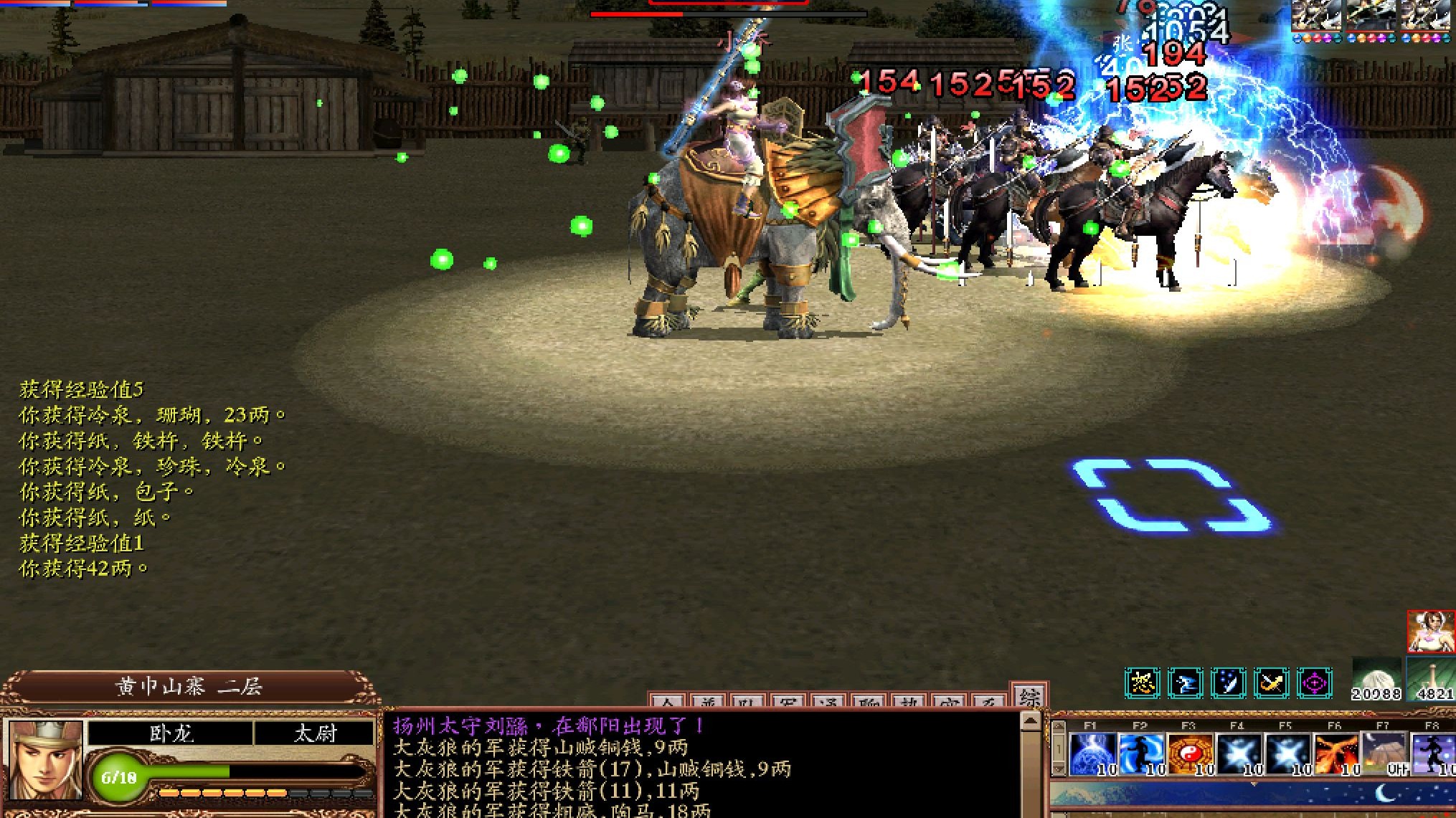Activate the white star burst skill on F5
Image resolution: width=1456 pixels, height=818 pixels.
(x=1287, y=754)
